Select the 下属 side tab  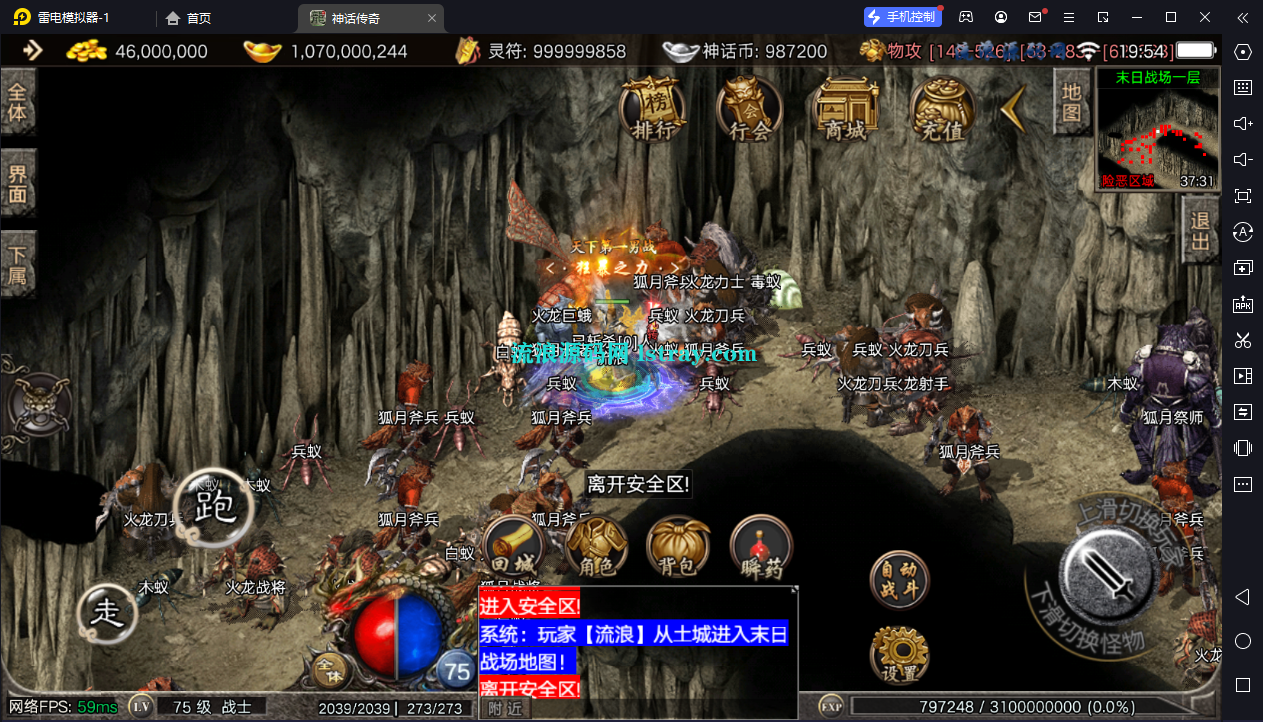tap(18, 264)
